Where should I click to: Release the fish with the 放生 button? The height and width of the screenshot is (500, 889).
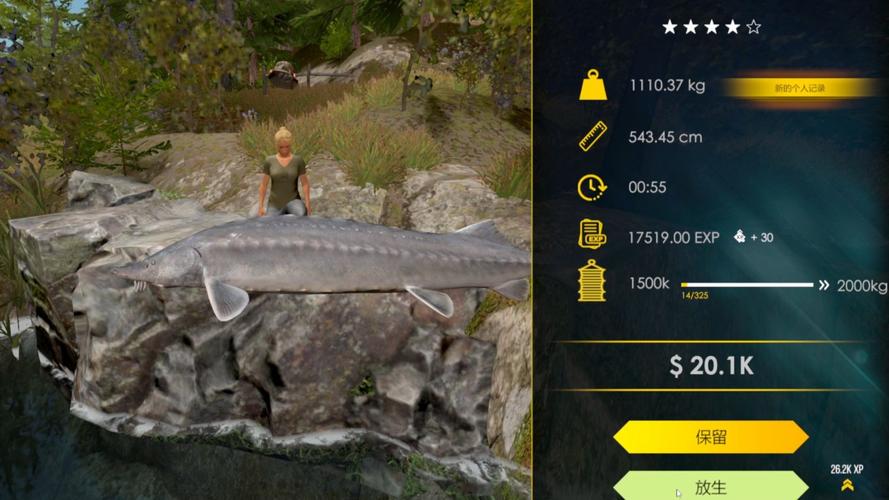click(710, 487)
